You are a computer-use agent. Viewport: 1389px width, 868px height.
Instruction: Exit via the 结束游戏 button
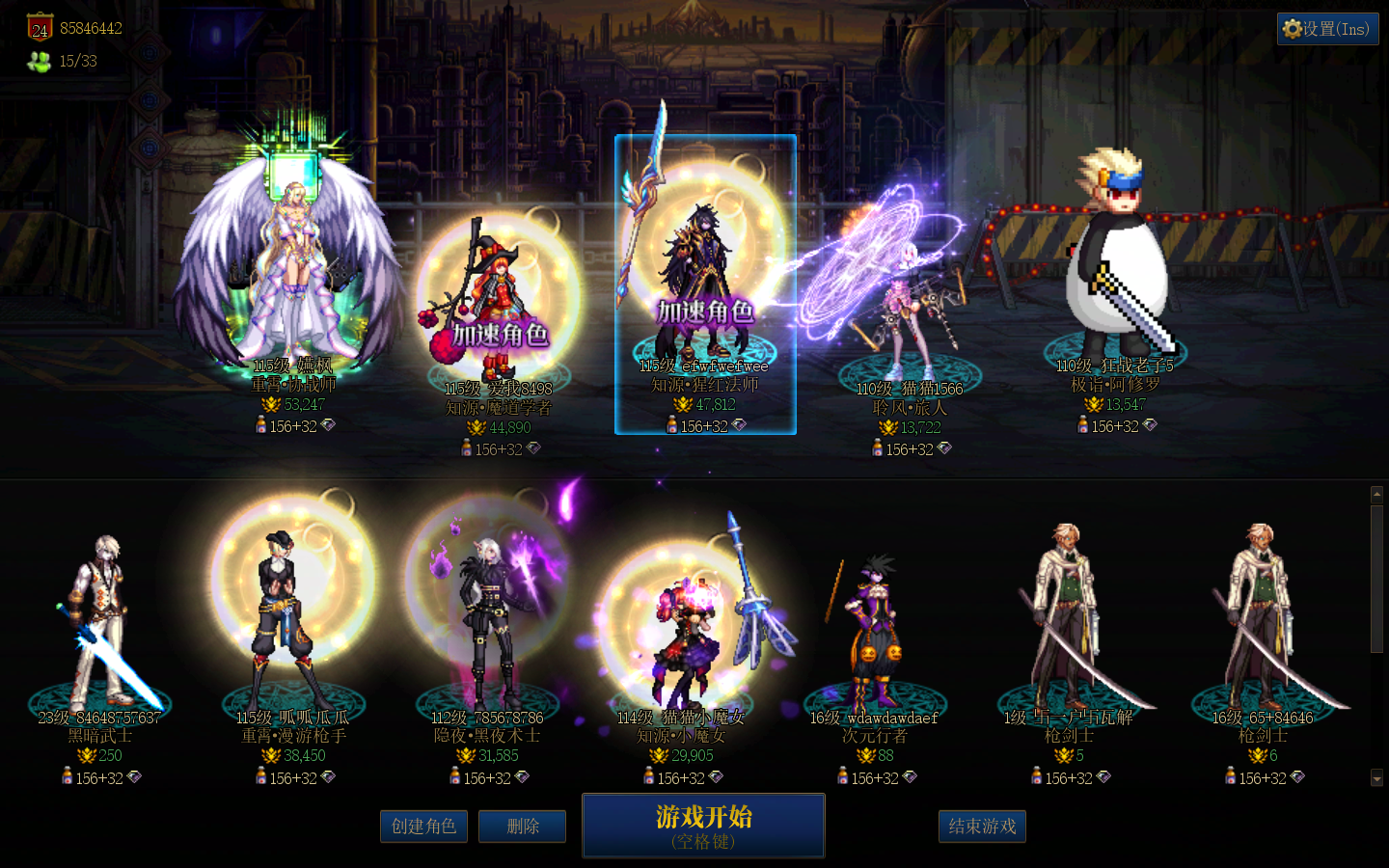(982, 827)
